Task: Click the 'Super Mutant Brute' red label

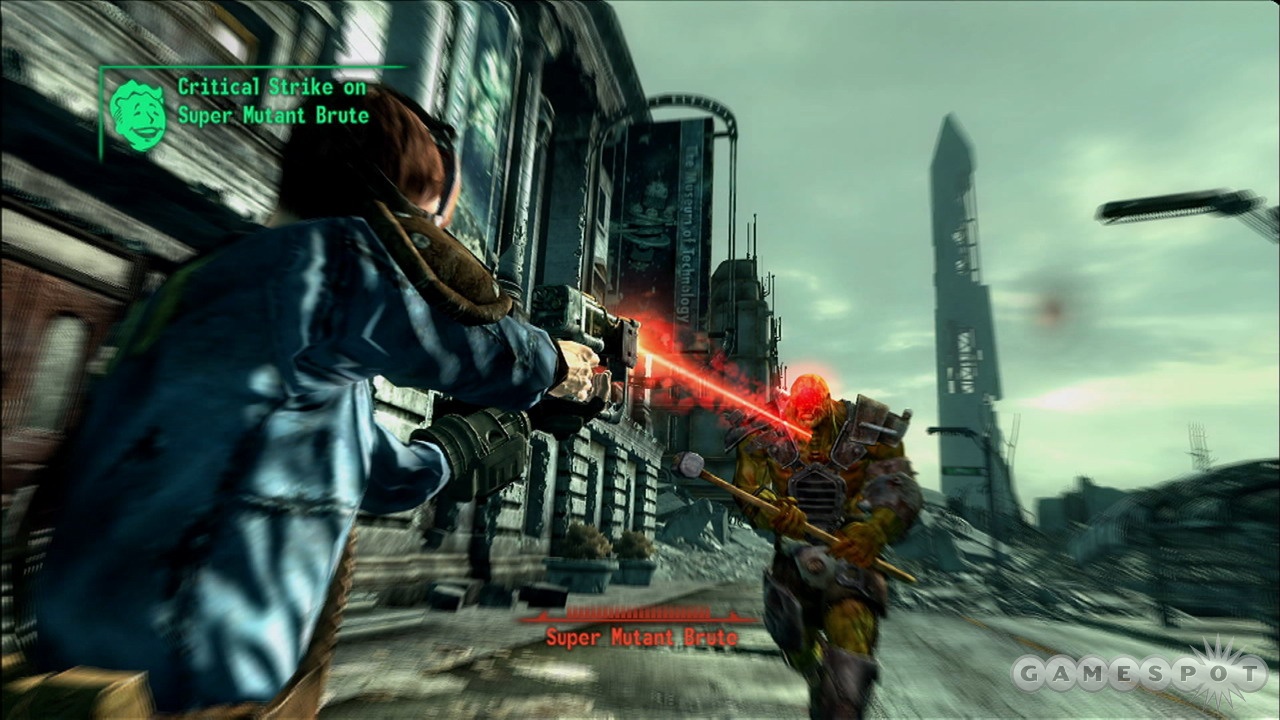Action: [x=643, y=637]
